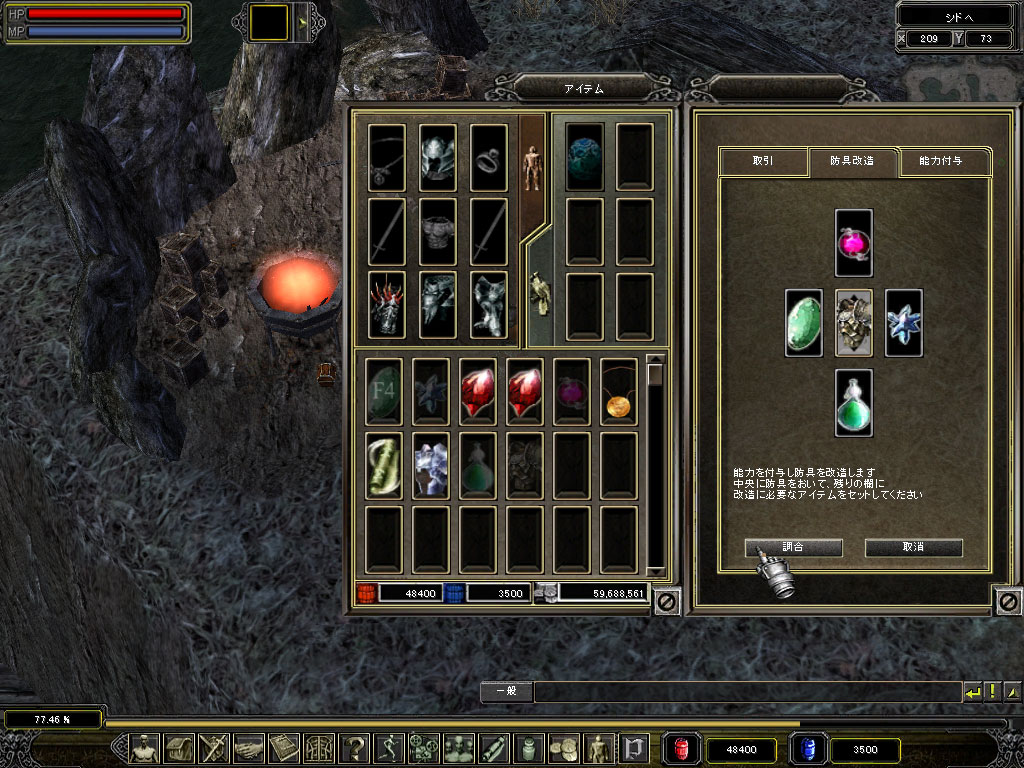
Task: Select the green scroll in the inventory
Action: pos(384,466)
